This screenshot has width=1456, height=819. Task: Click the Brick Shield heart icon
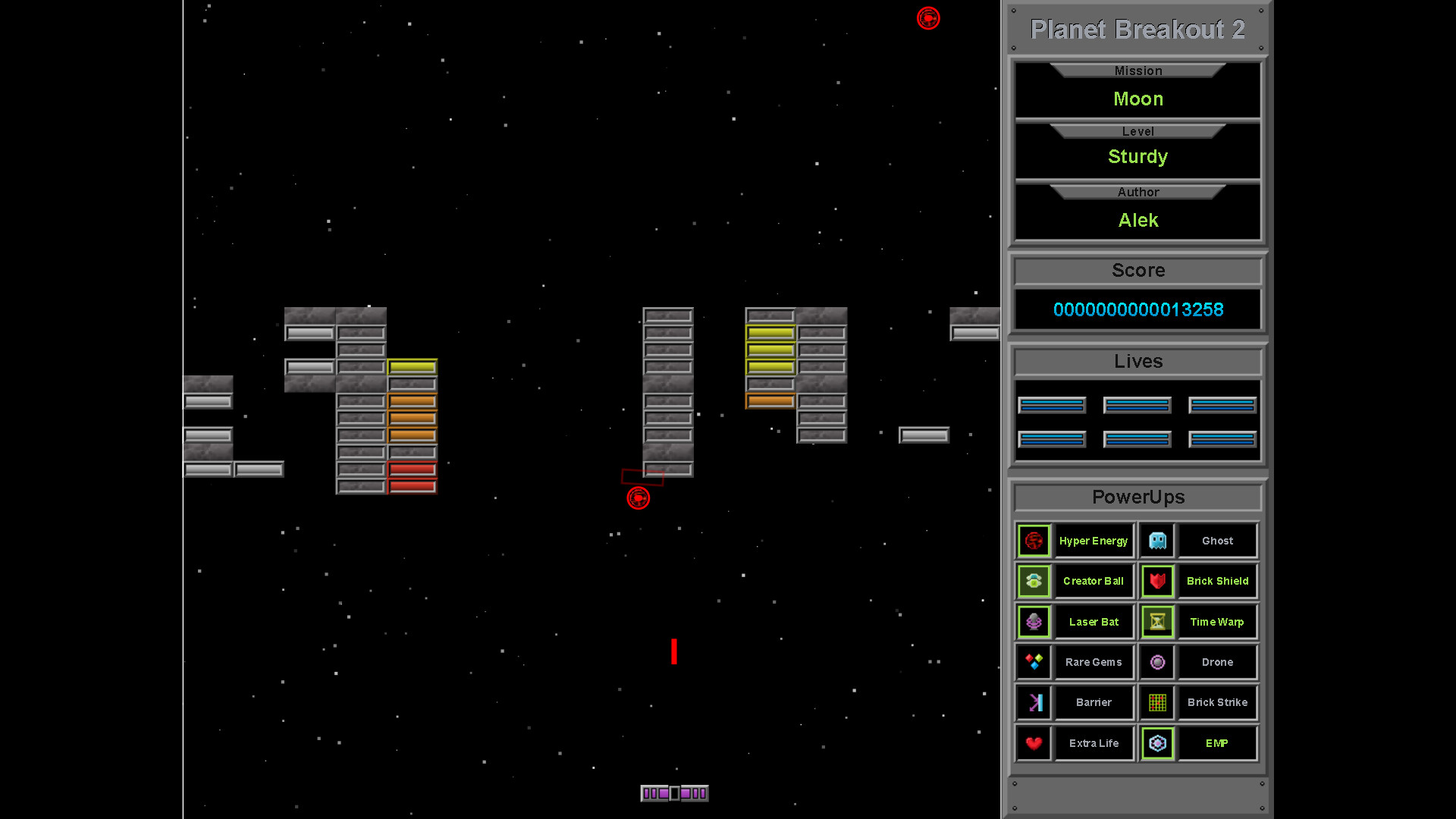tap(1156, 581)
